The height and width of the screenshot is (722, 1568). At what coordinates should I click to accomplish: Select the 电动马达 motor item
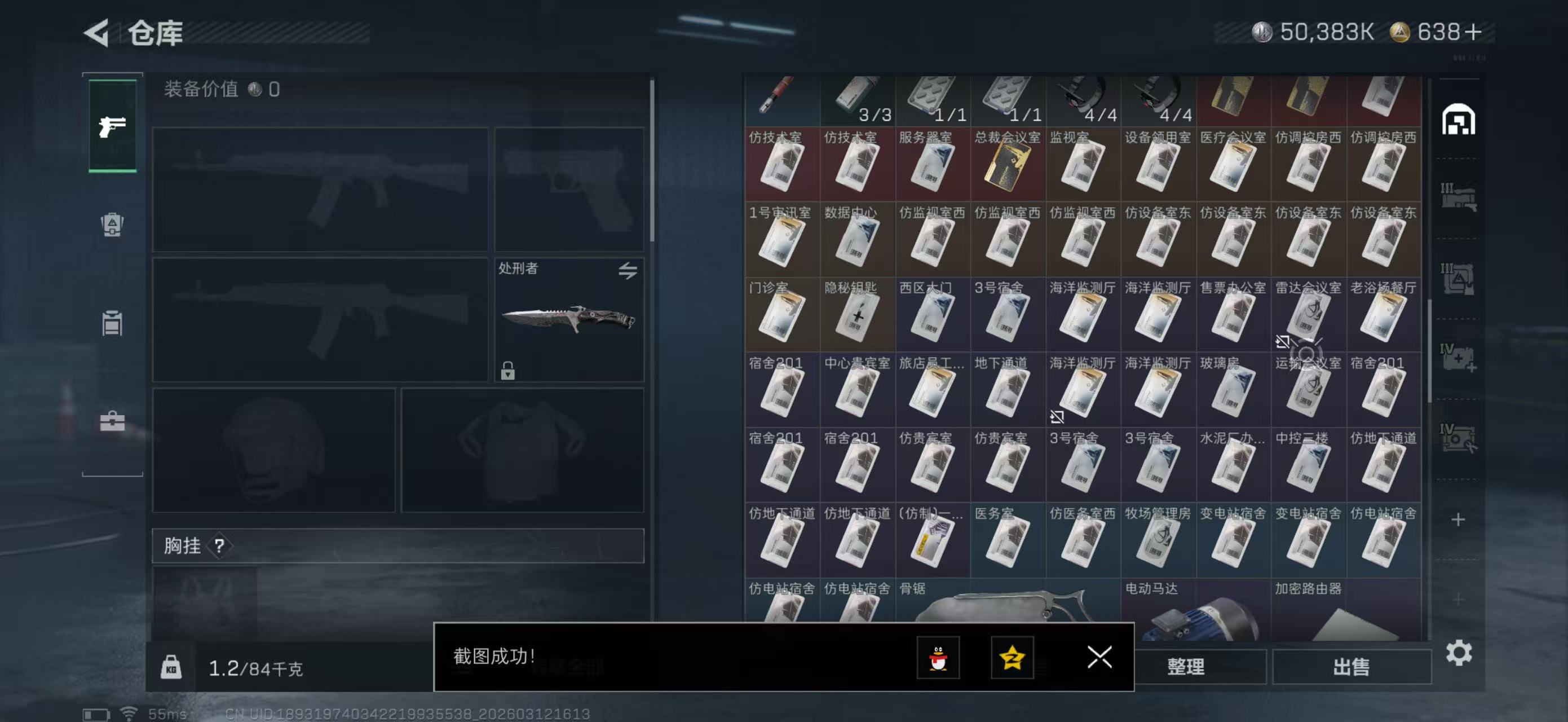pyautogui.click(x=1195, y=609)
